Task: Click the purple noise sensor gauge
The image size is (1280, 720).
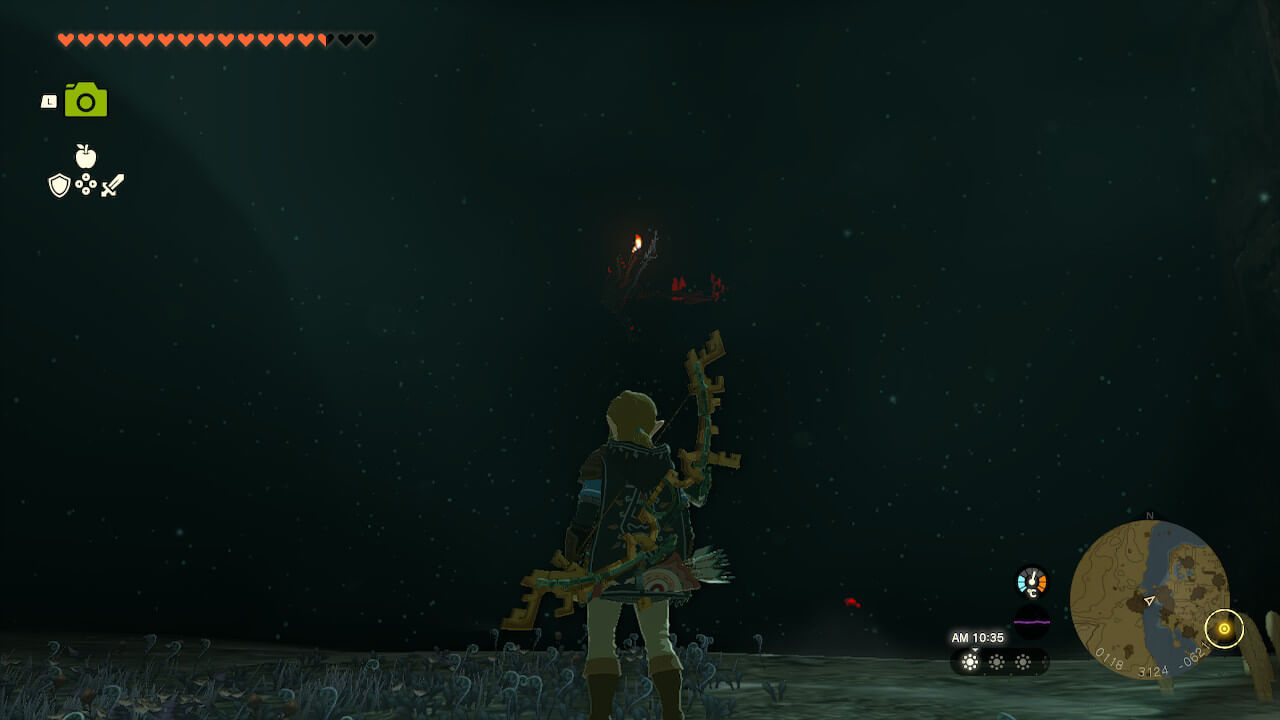Action: click(1032, 622)
